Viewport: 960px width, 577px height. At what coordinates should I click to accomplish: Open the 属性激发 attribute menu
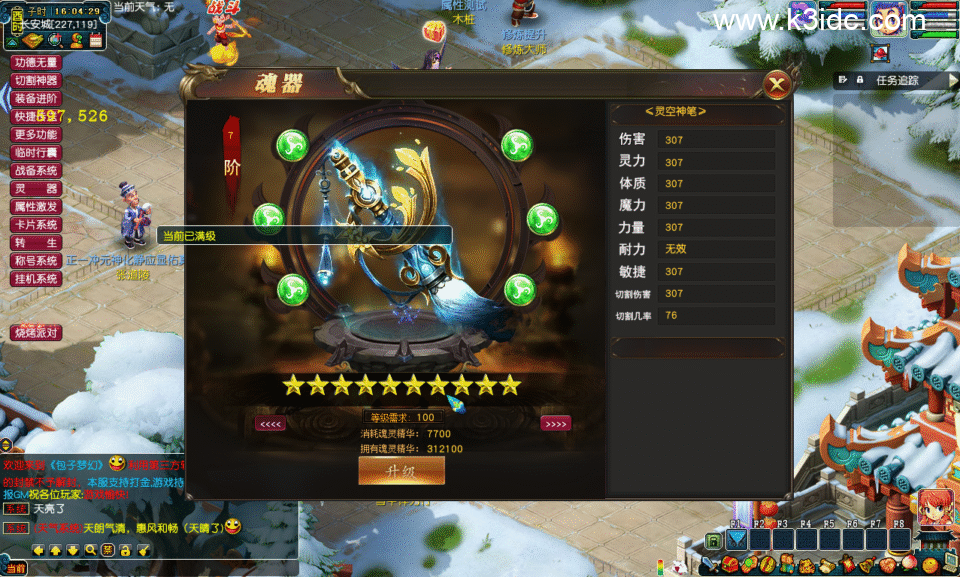[x=36, y=206]
